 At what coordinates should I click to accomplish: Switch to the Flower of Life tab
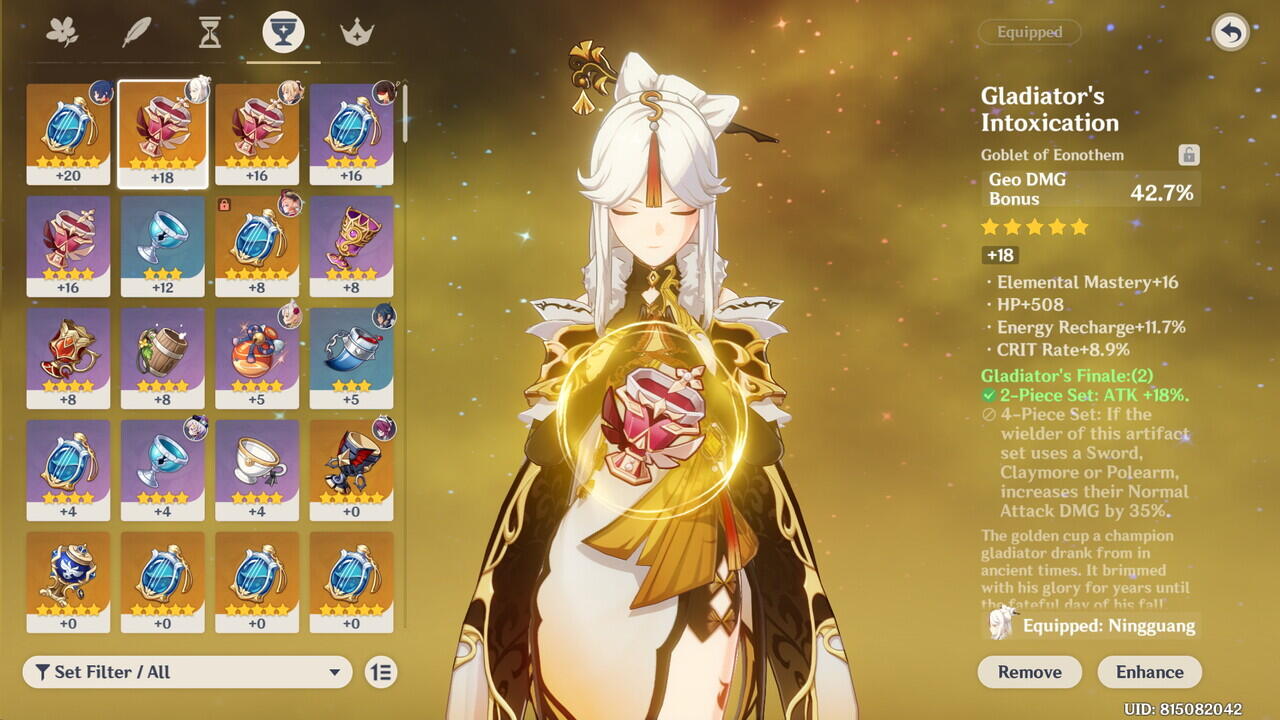pos(62,32)
